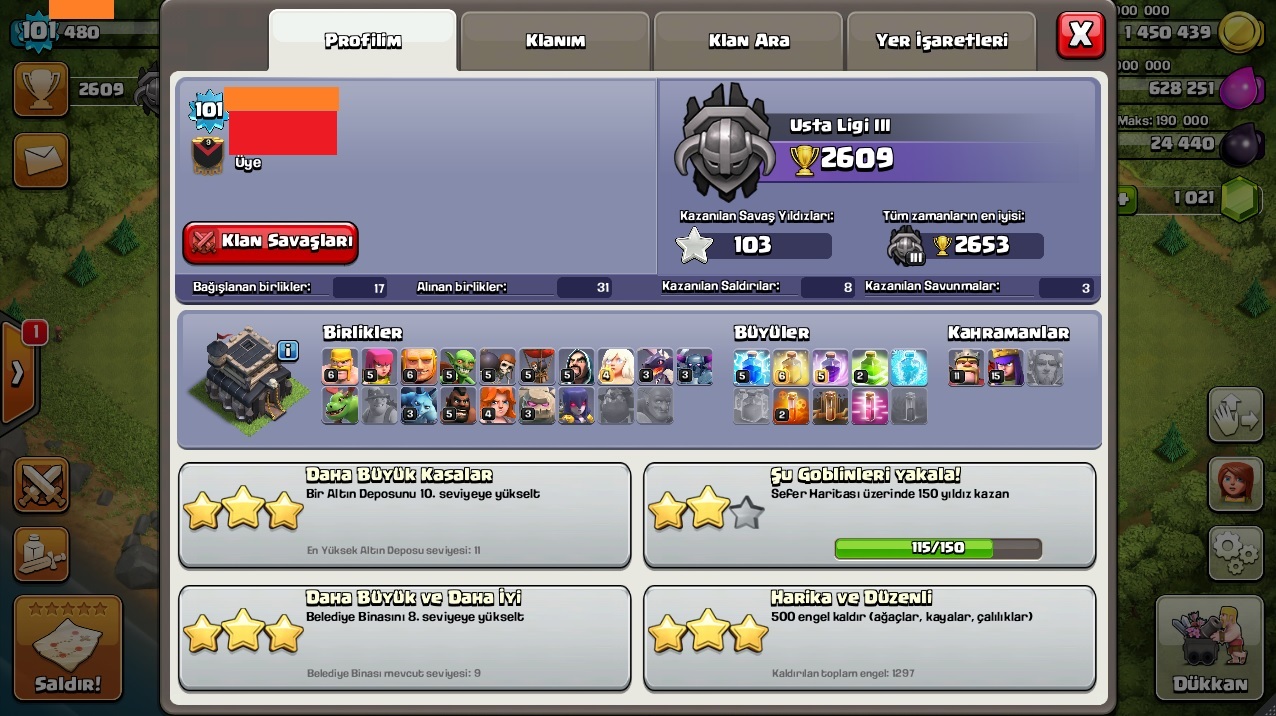Tap the Saldır! attack button
Screen dimensions: 1276x716
tap(68, 647)
